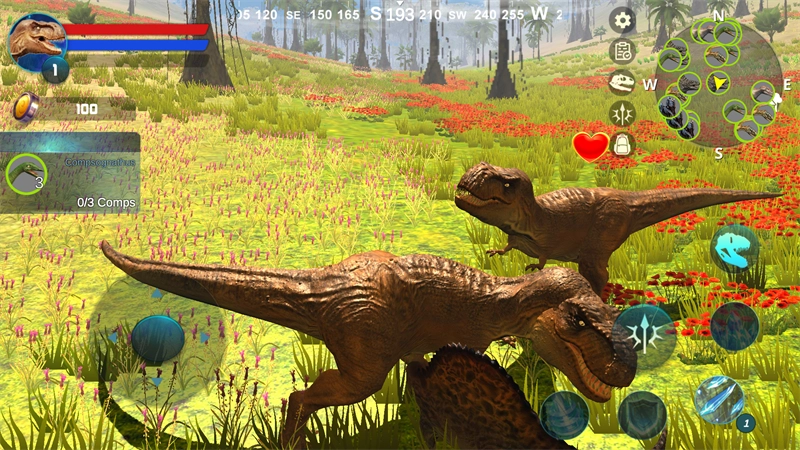This screenshot has height=450, width=800.
Task: Open the quest clipboard icon
Action: (x=623, y=50)
